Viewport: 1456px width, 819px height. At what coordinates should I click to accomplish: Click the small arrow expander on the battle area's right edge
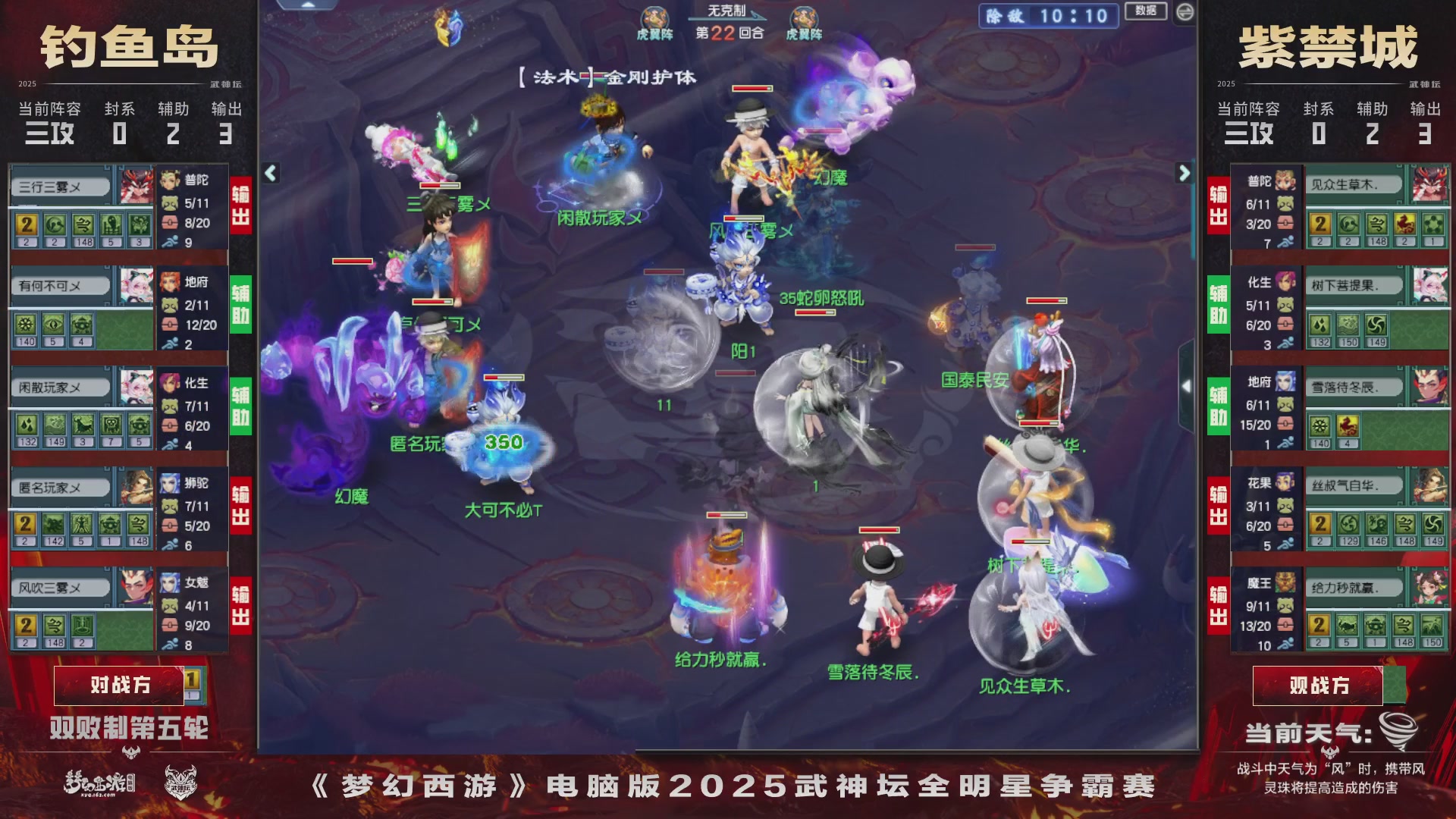[1187, 387]
